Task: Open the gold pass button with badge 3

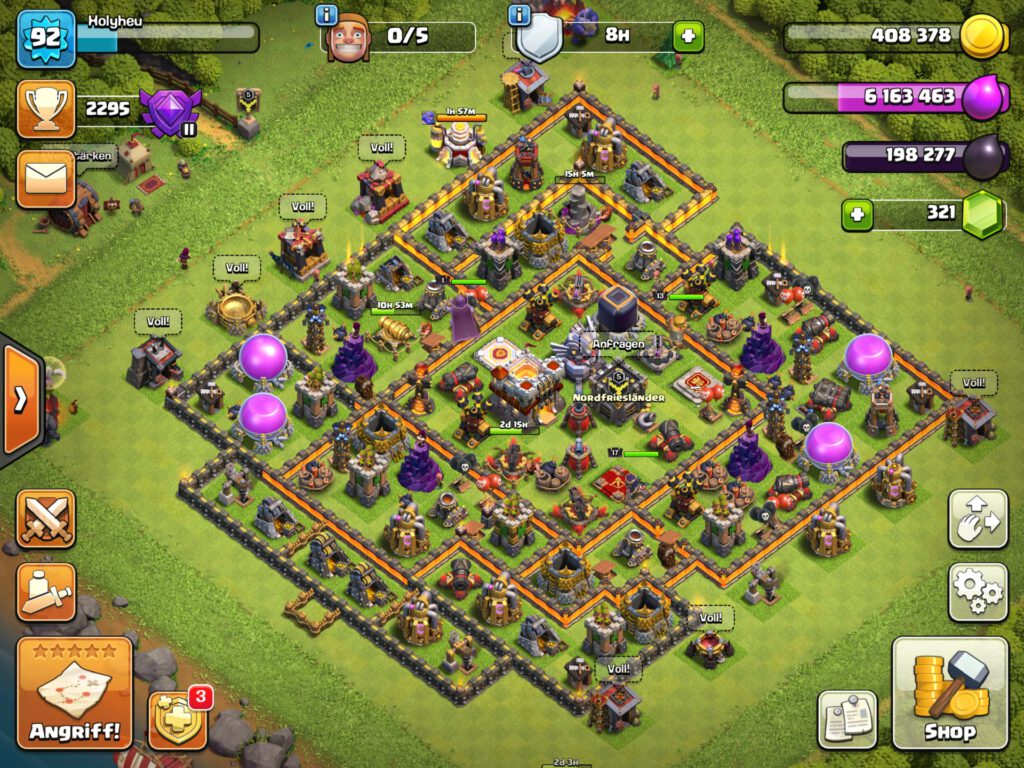Action: coord(178,719)
